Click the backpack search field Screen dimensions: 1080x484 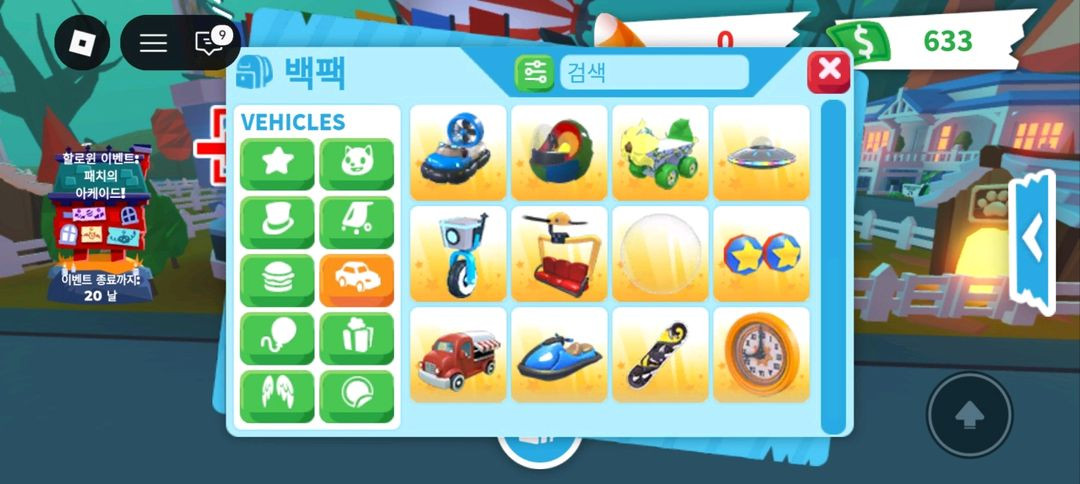point(654,72)
